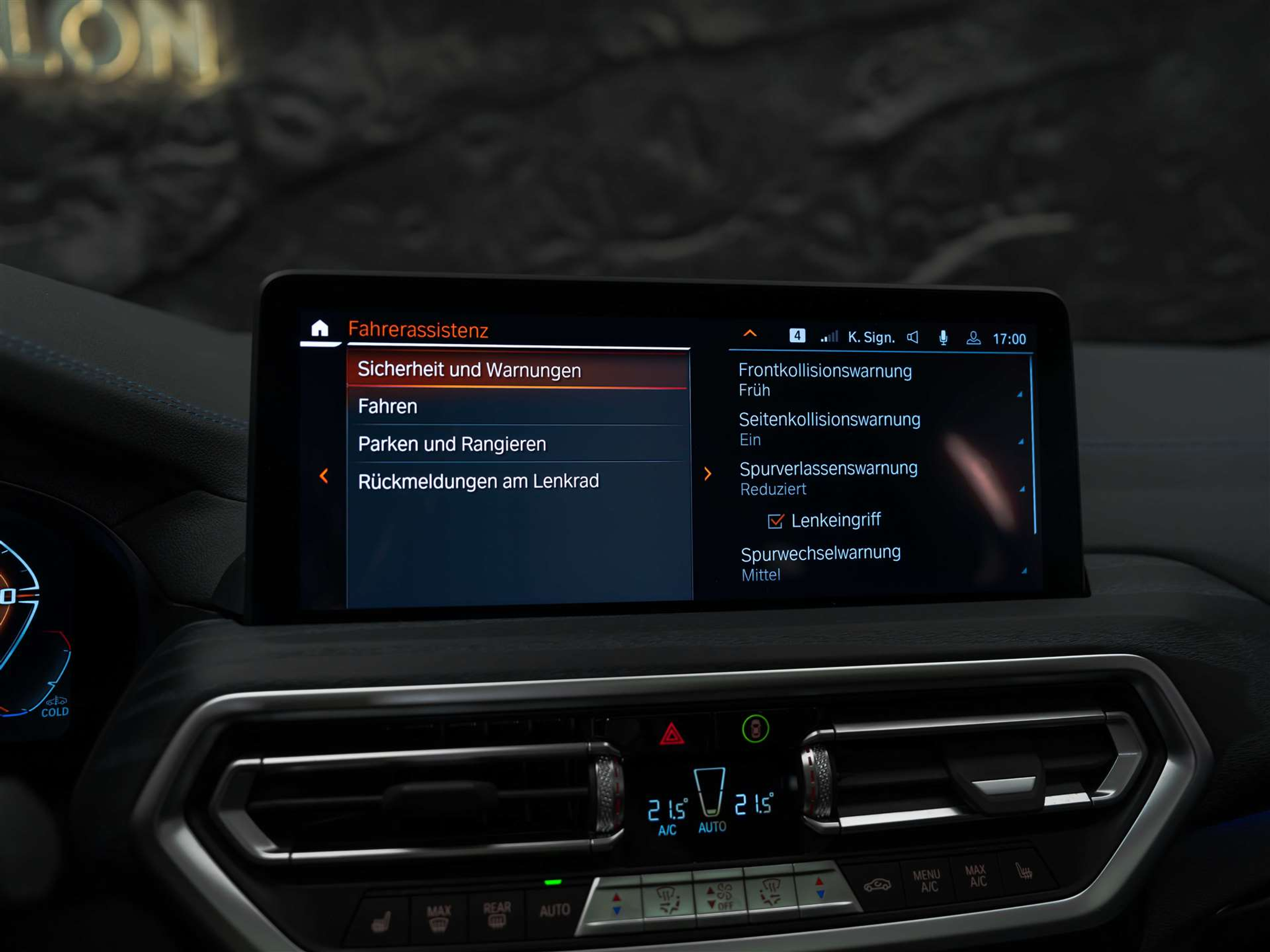Activate the microphone icon
The width and height of the screenshot is (1270, 952).
click(x=943, y=338)
